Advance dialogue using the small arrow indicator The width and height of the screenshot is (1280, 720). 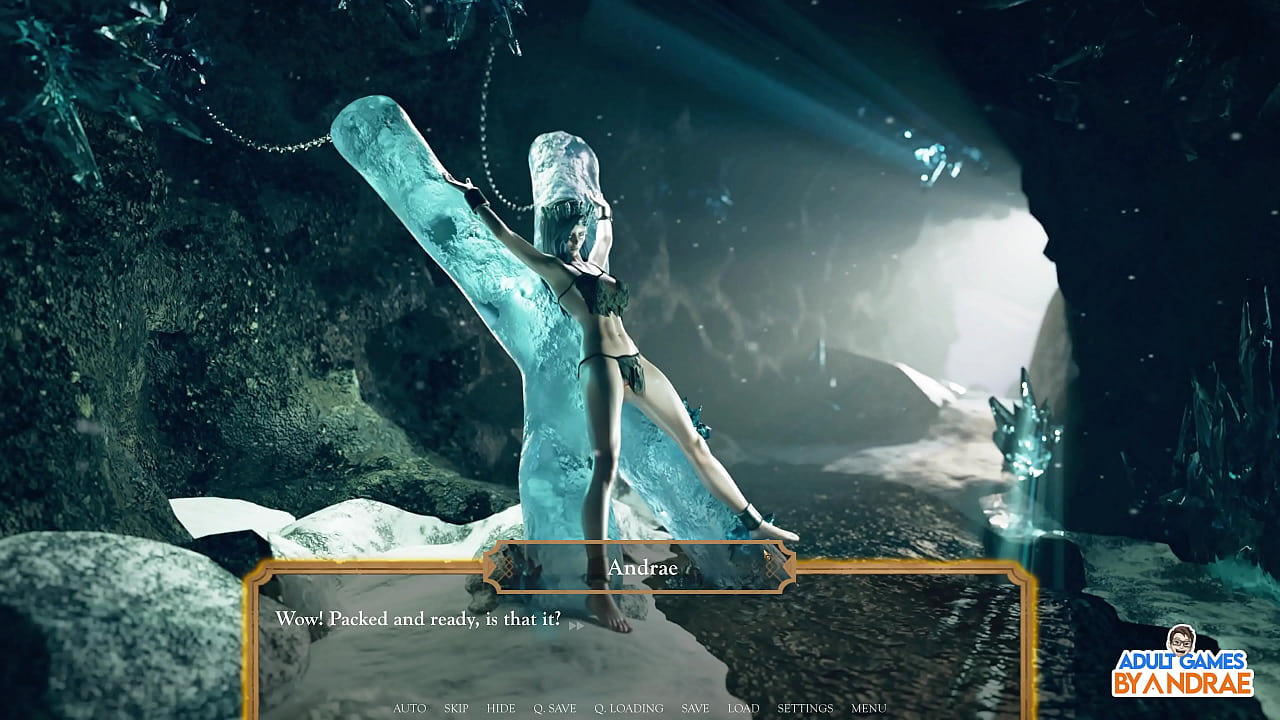[576, 626]
